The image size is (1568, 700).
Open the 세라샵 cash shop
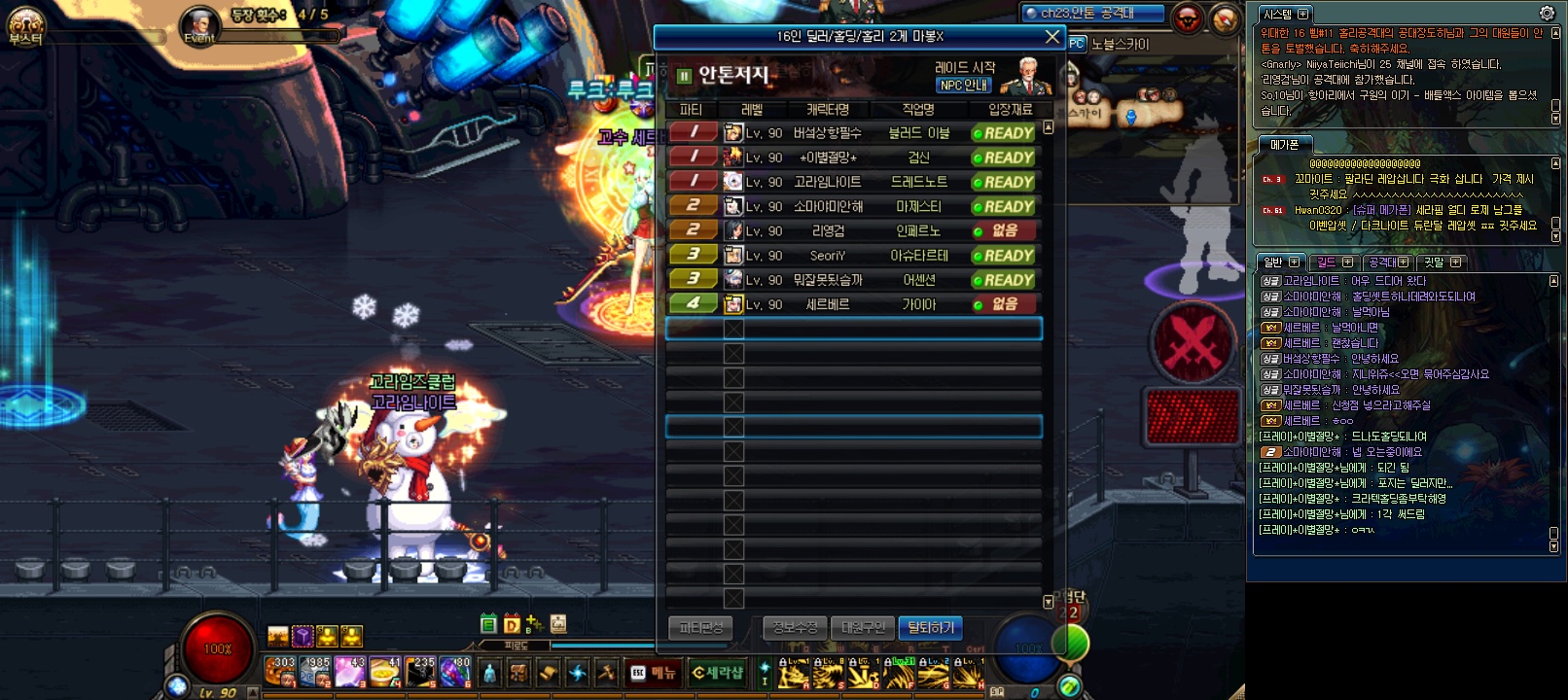718,673
